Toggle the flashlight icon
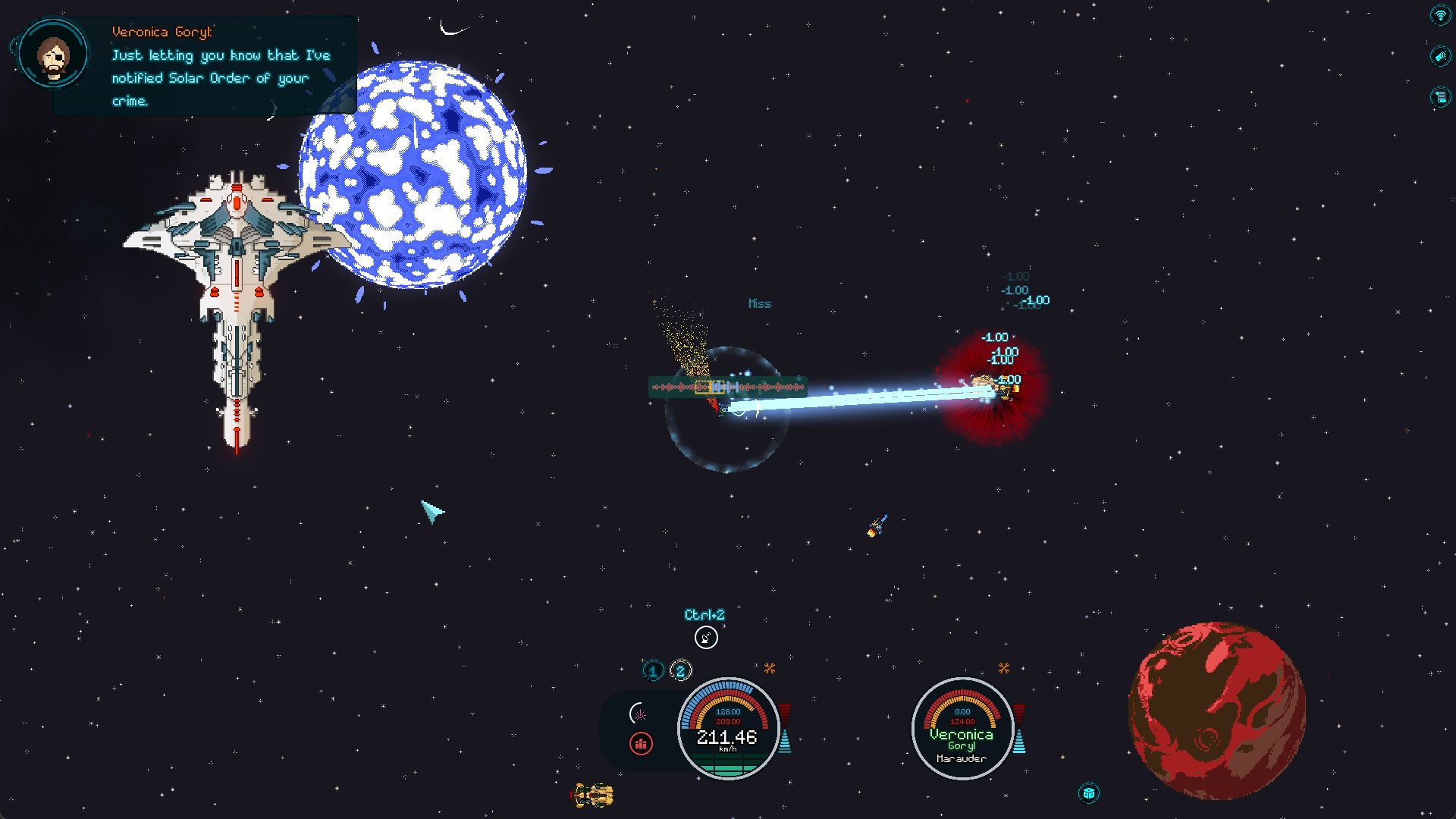Screen dimensions: 1456x819 [x=1439, y=56]
